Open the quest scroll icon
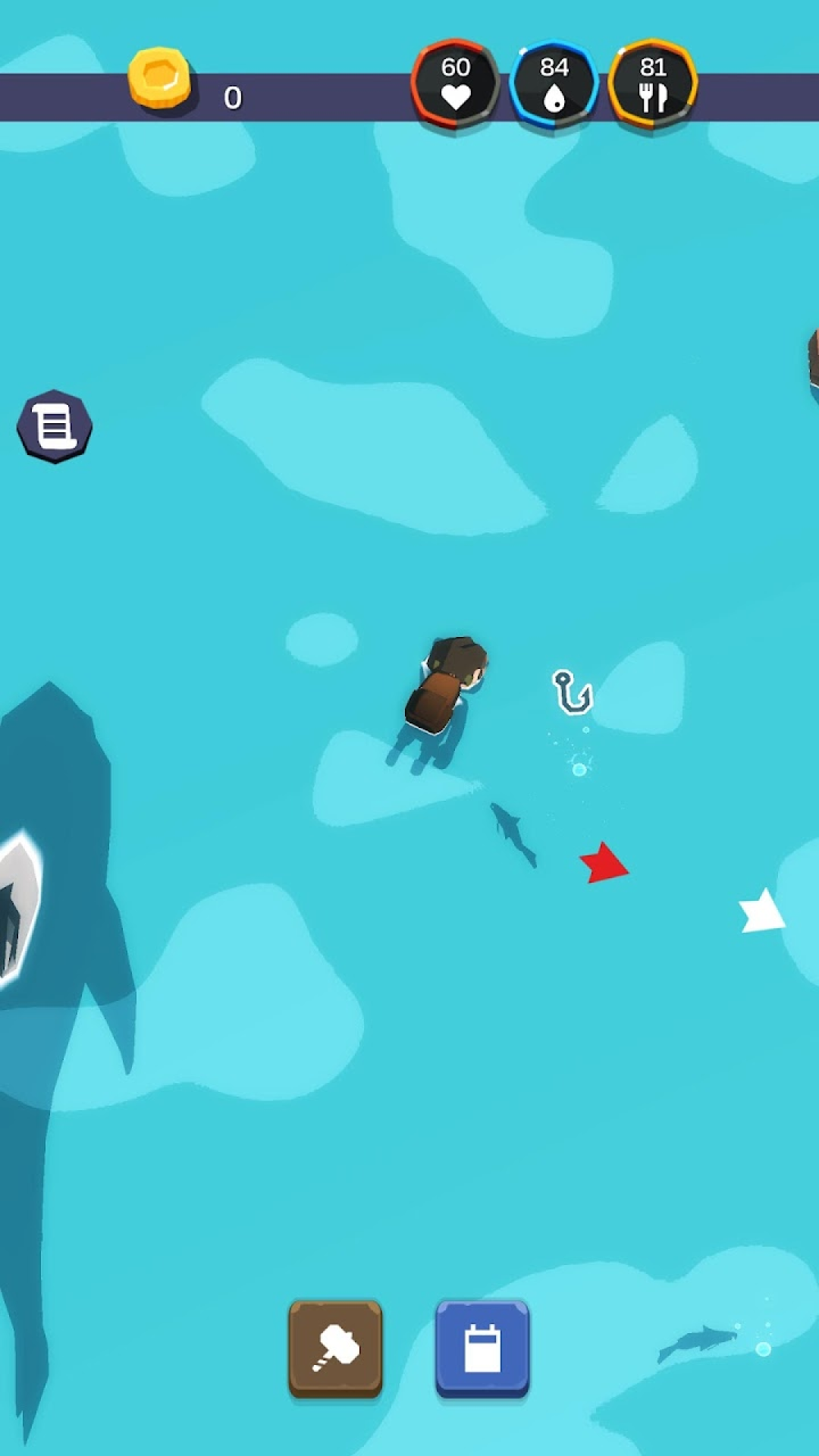 [x=55, y=425]
